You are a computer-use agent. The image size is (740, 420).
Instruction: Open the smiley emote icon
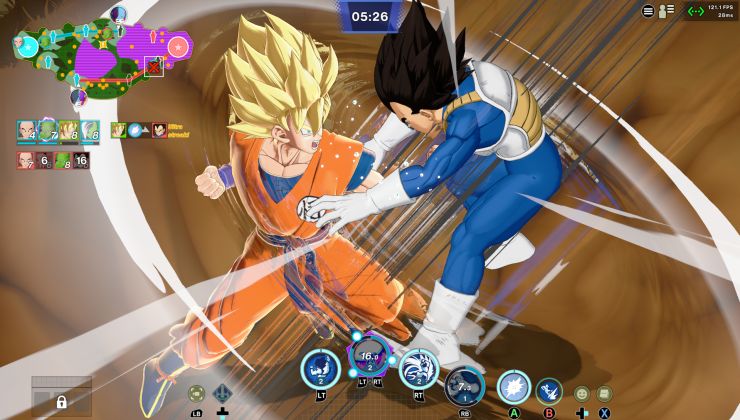point(582,394)
